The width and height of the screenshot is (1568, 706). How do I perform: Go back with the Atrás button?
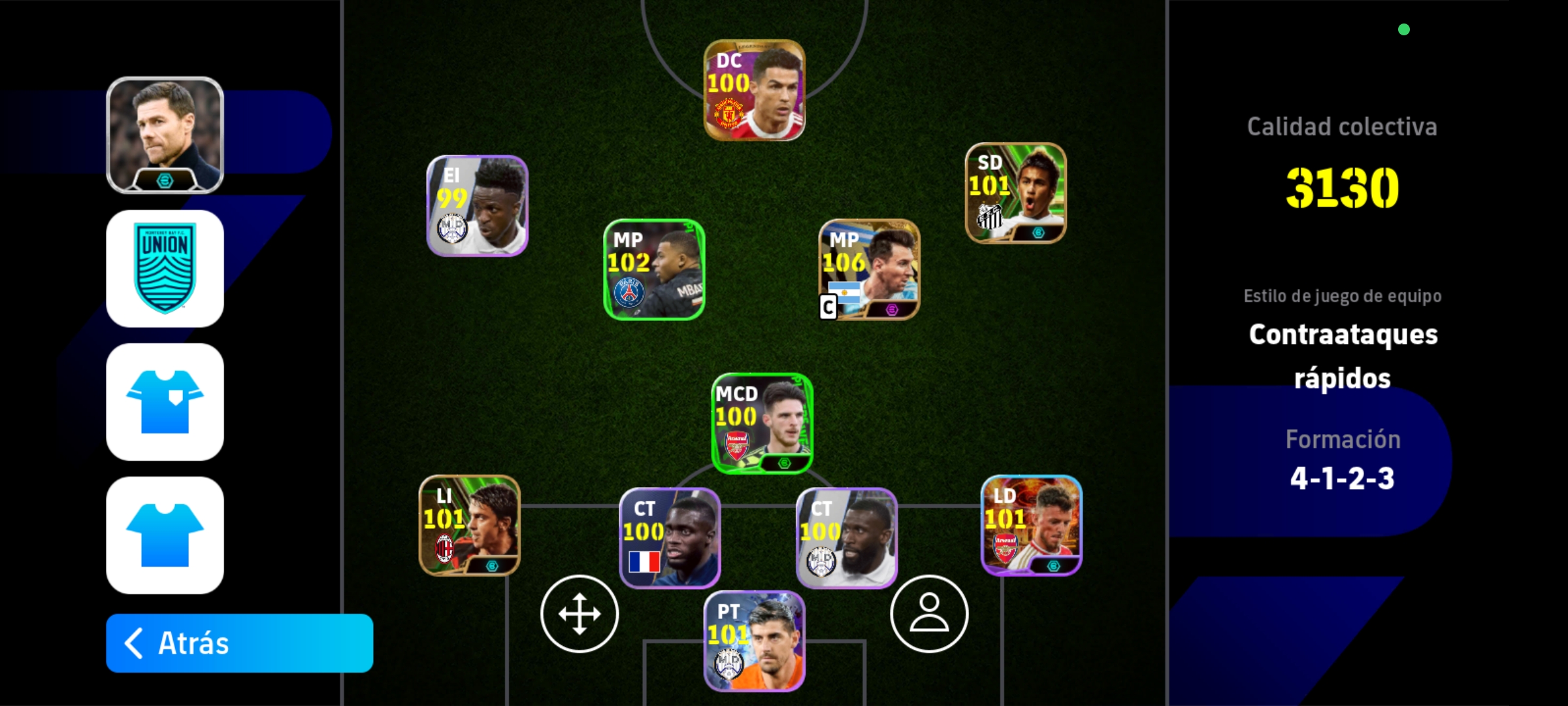pos(239,643)
